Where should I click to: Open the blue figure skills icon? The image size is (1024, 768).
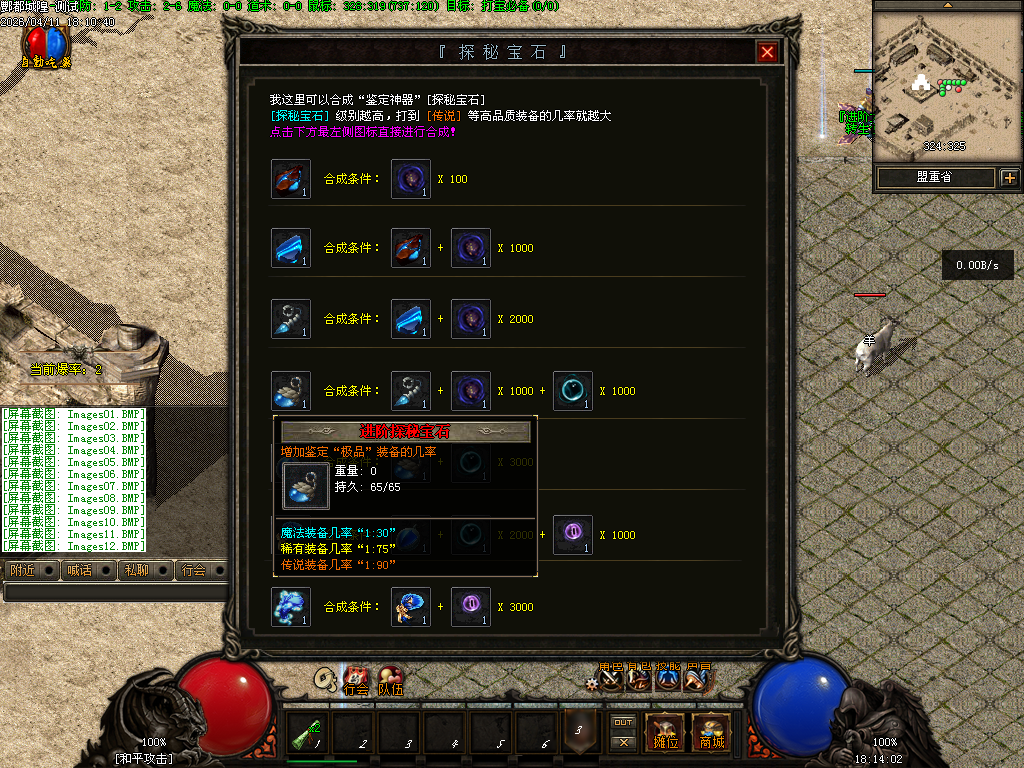click(x=668, y=680)
